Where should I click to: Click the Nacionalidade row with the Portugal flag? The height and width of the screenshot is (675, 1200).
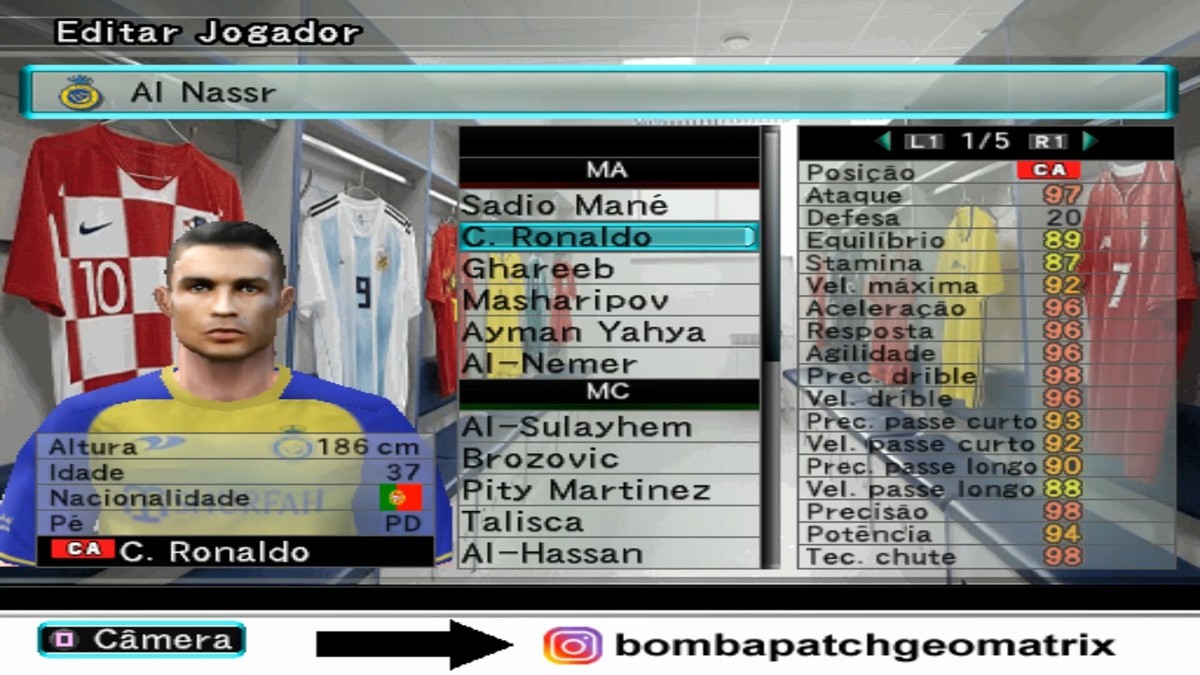235,498
